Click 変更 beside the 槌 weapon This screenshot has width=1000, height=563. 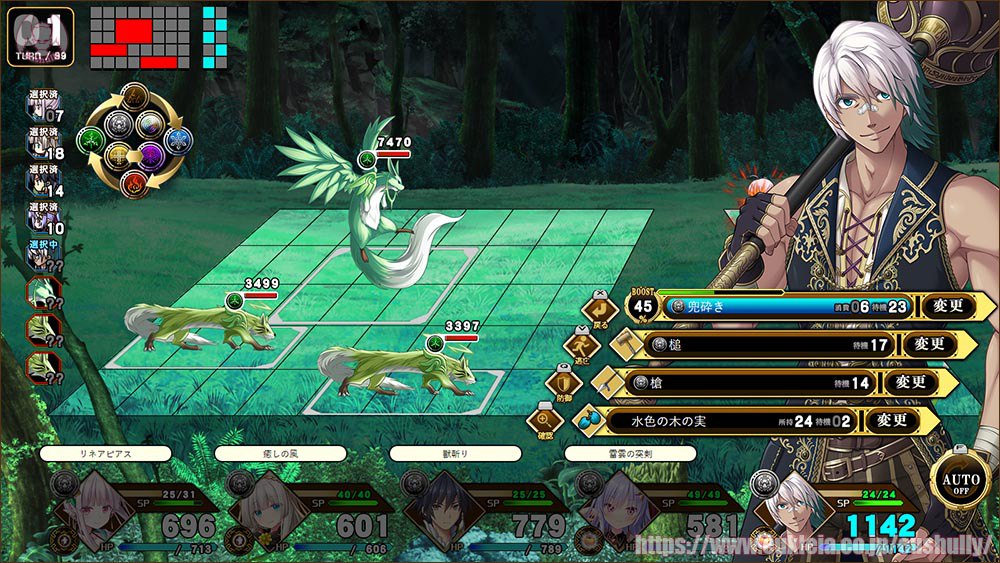pos(928,345)
